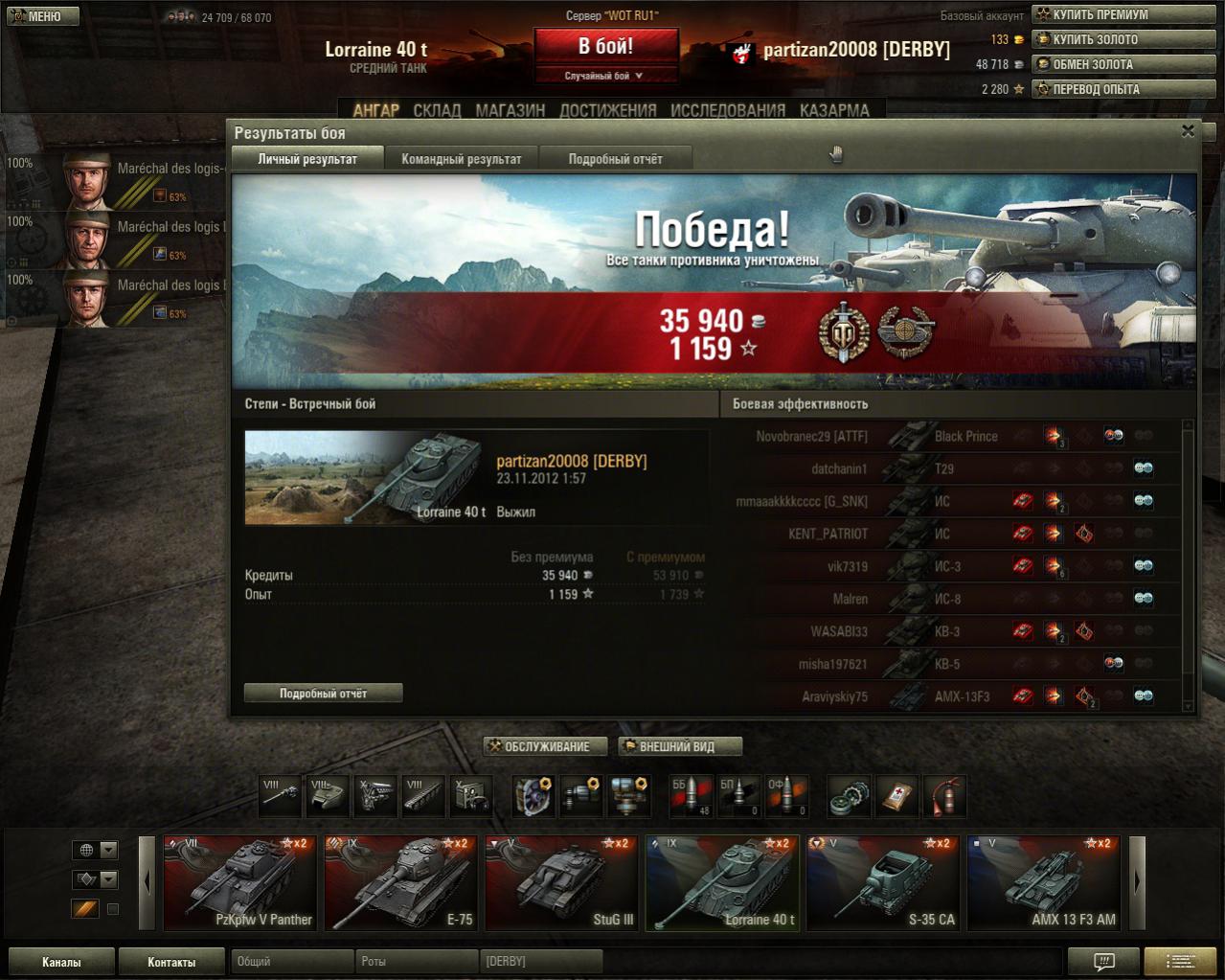1225x980 pixels.
Task: Open the Каналы chat channels
Action: pyautogui.click(x=61, y=962)
